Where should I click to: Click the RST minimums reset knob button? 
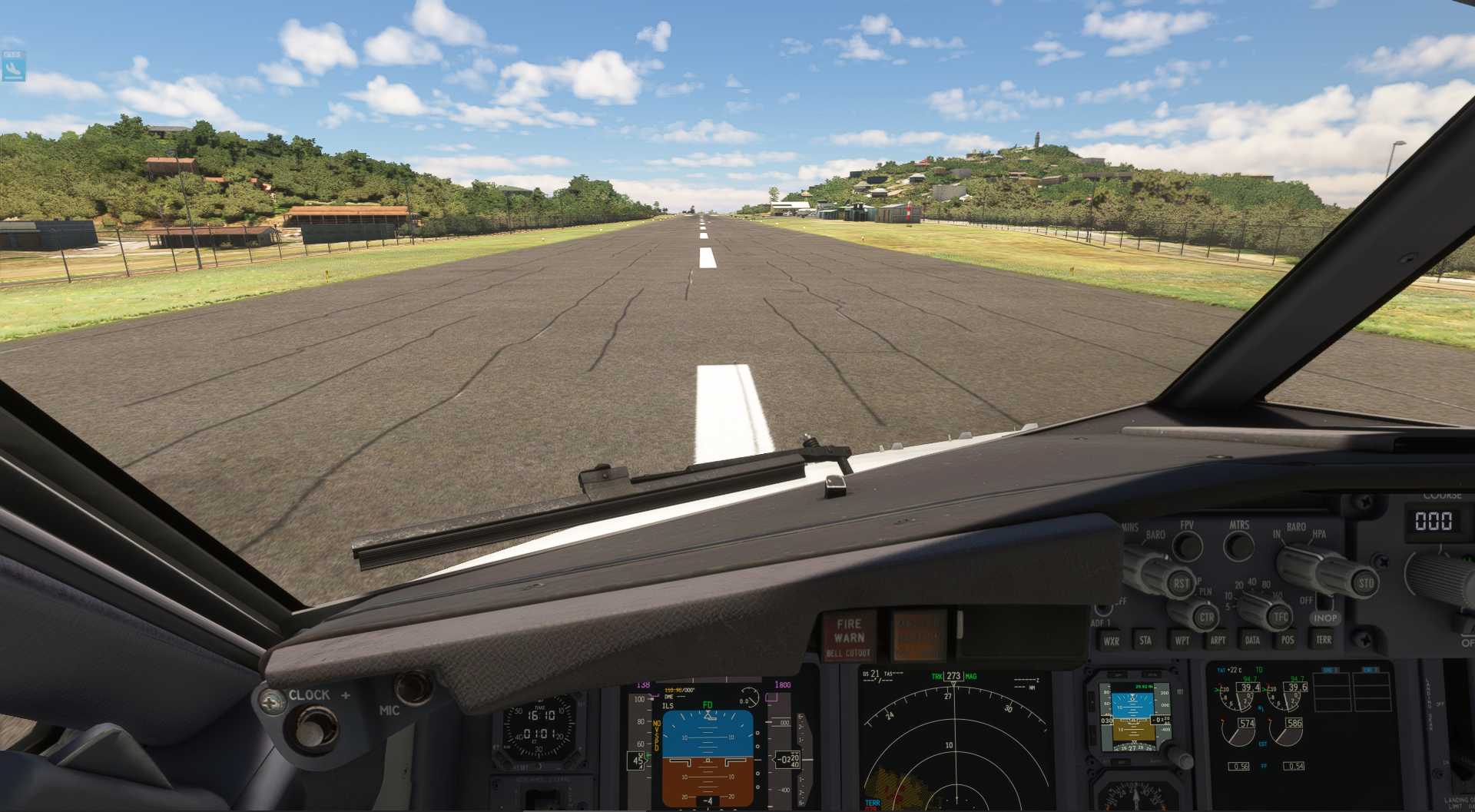[x=1181, y=584]
